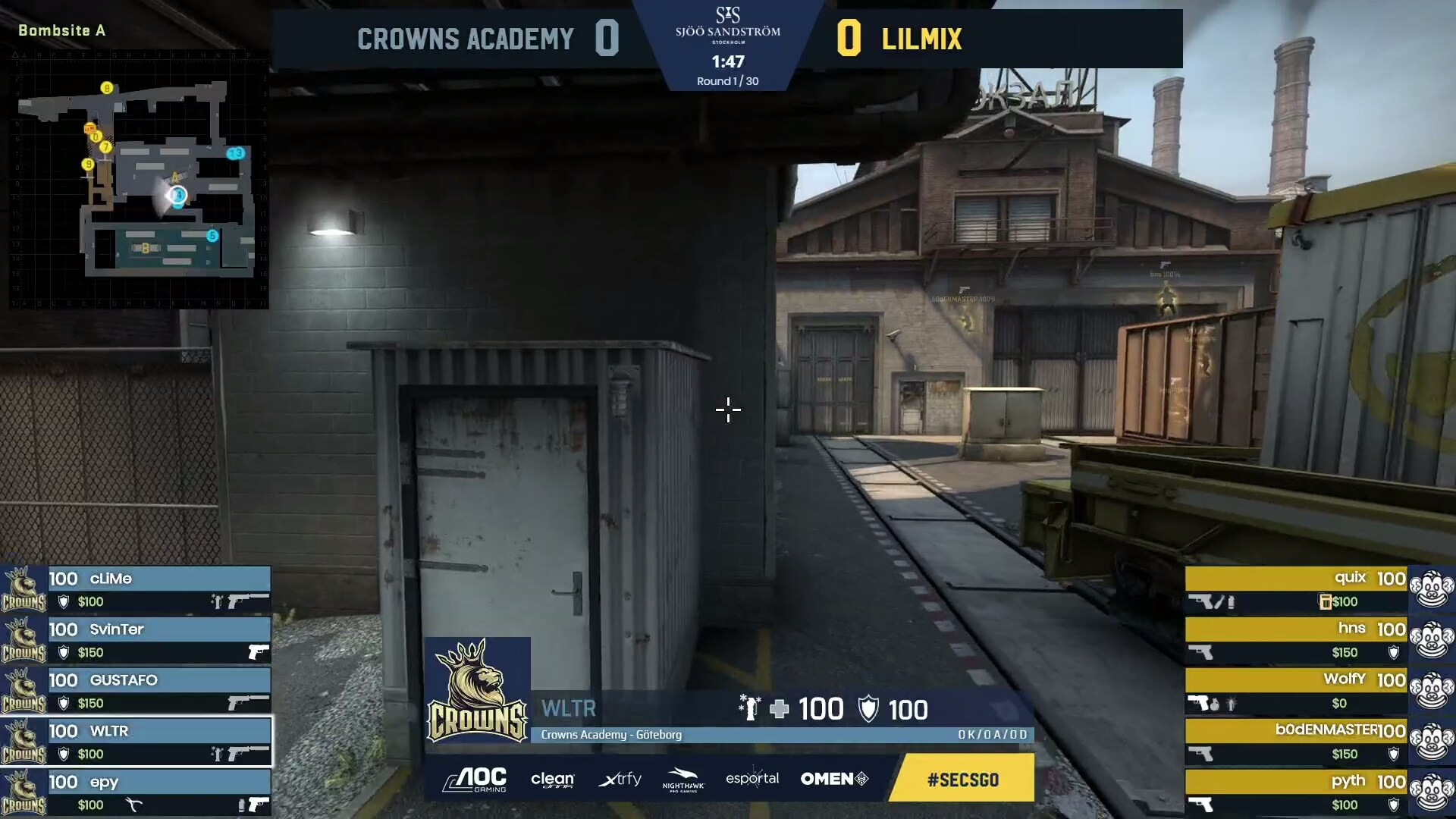Select quix's player row
This screenshot has width=1456, height=819.
coord(1296,588)
